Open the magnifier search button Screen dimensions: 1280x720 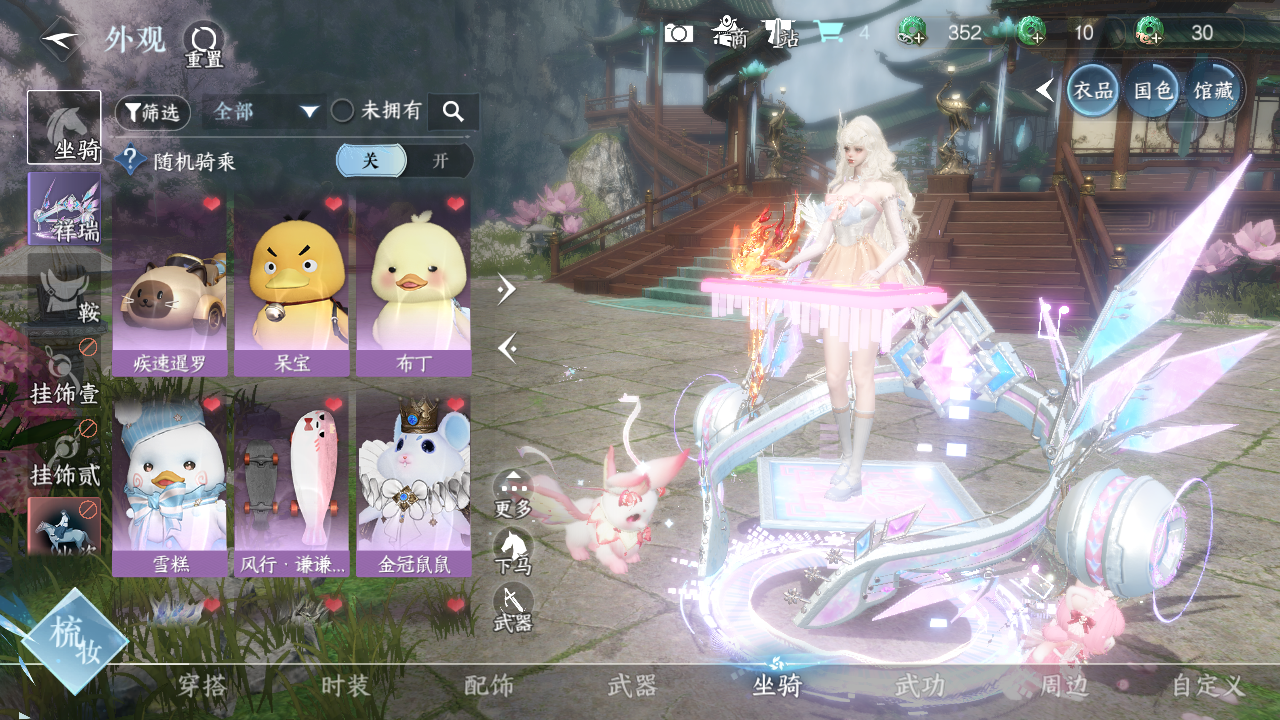point(453,112)
